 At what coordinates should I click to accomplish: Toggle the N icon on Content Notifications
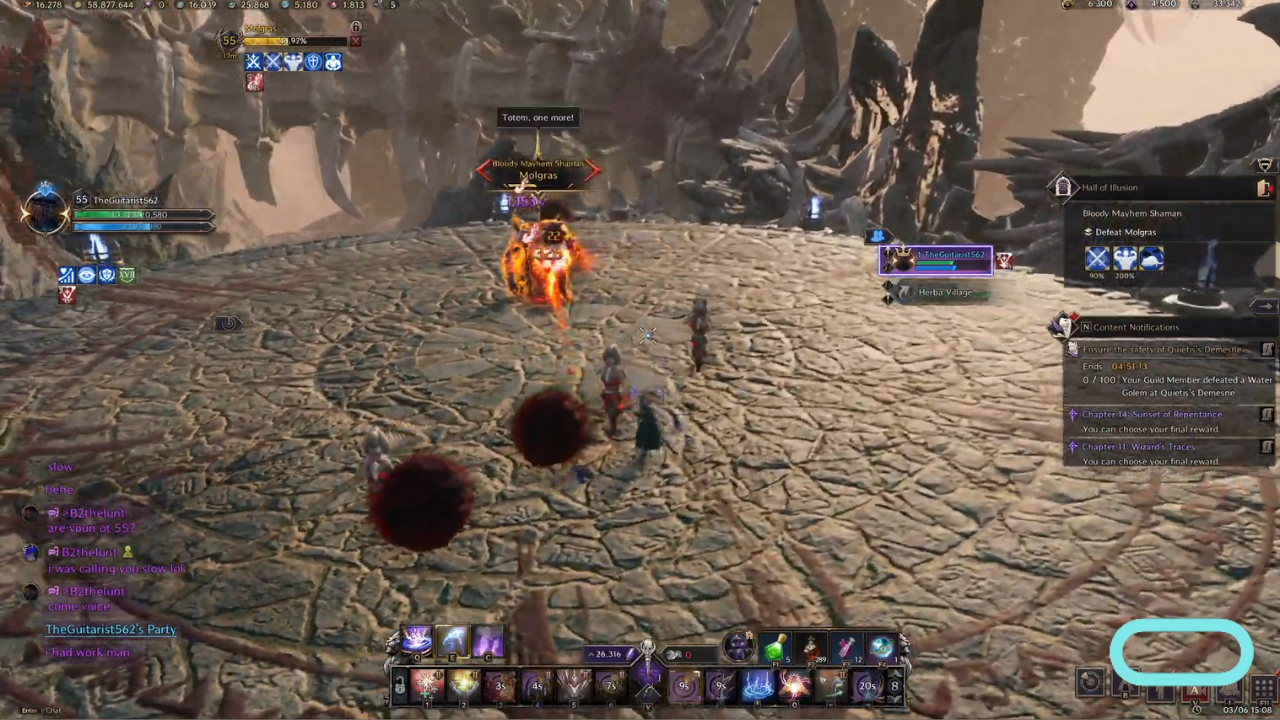(1086, 327)
